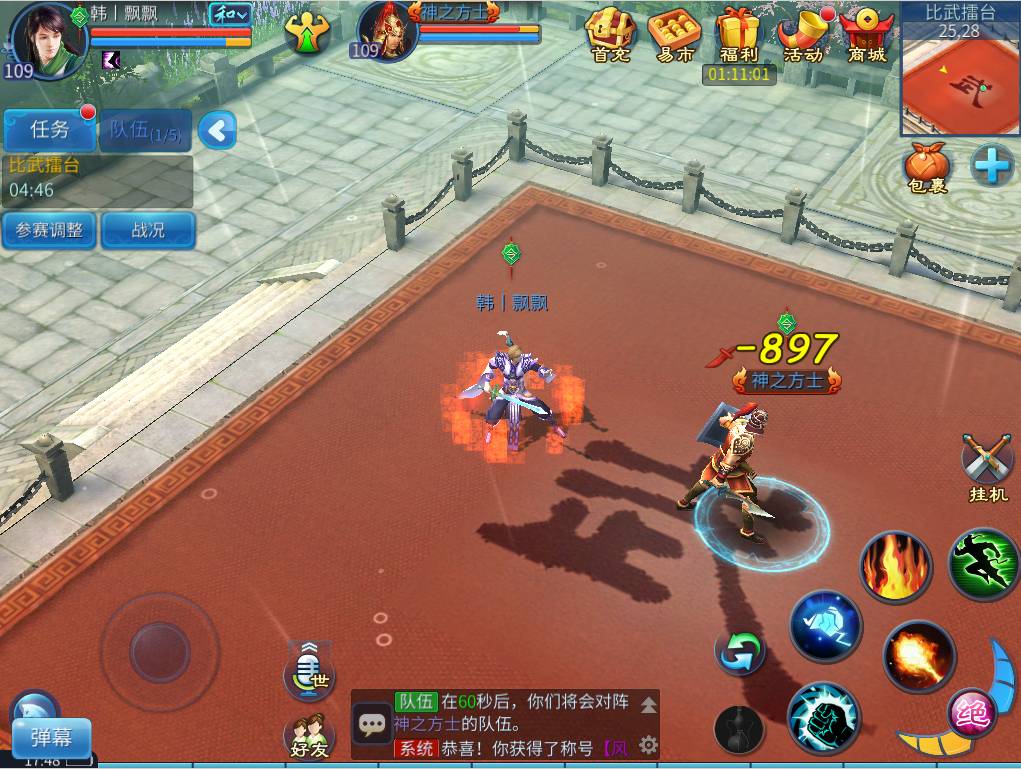Activate the flame pillar skill

tap(895, 567)
